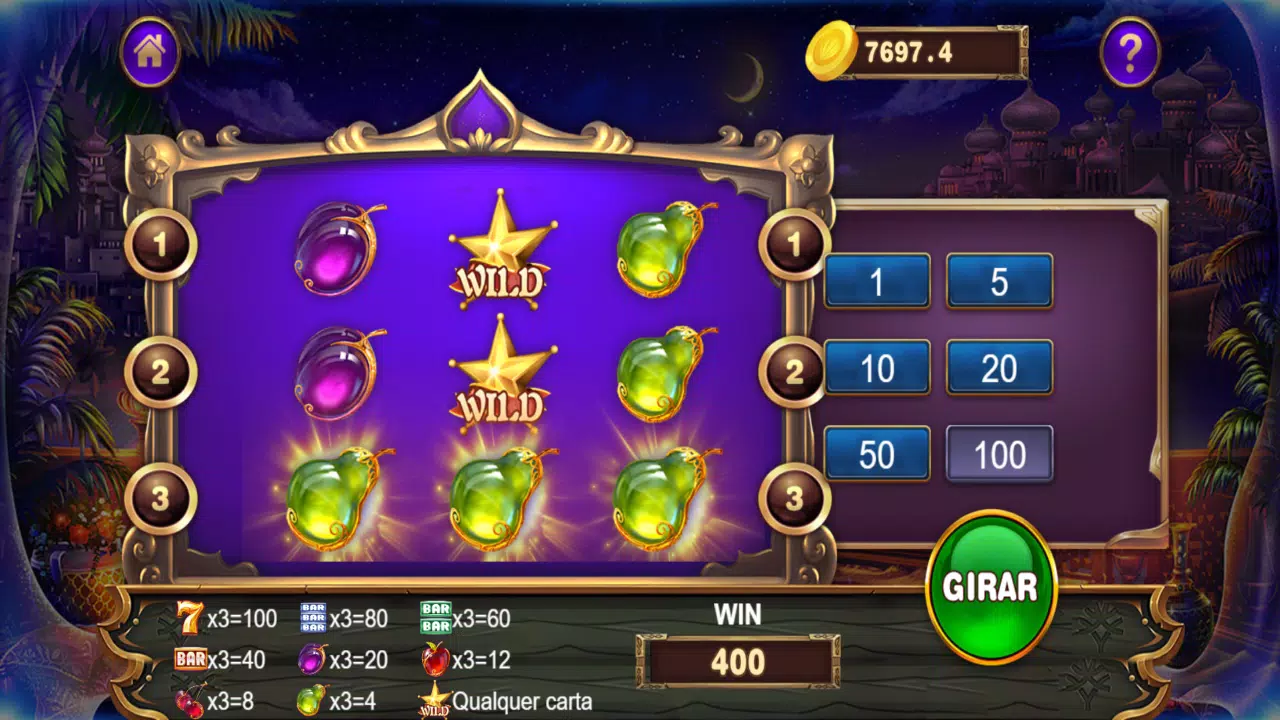Pick the 20 bet option
Image resolution: width=1280 pixels, height=720 pixels.
(x=999, y=367)
